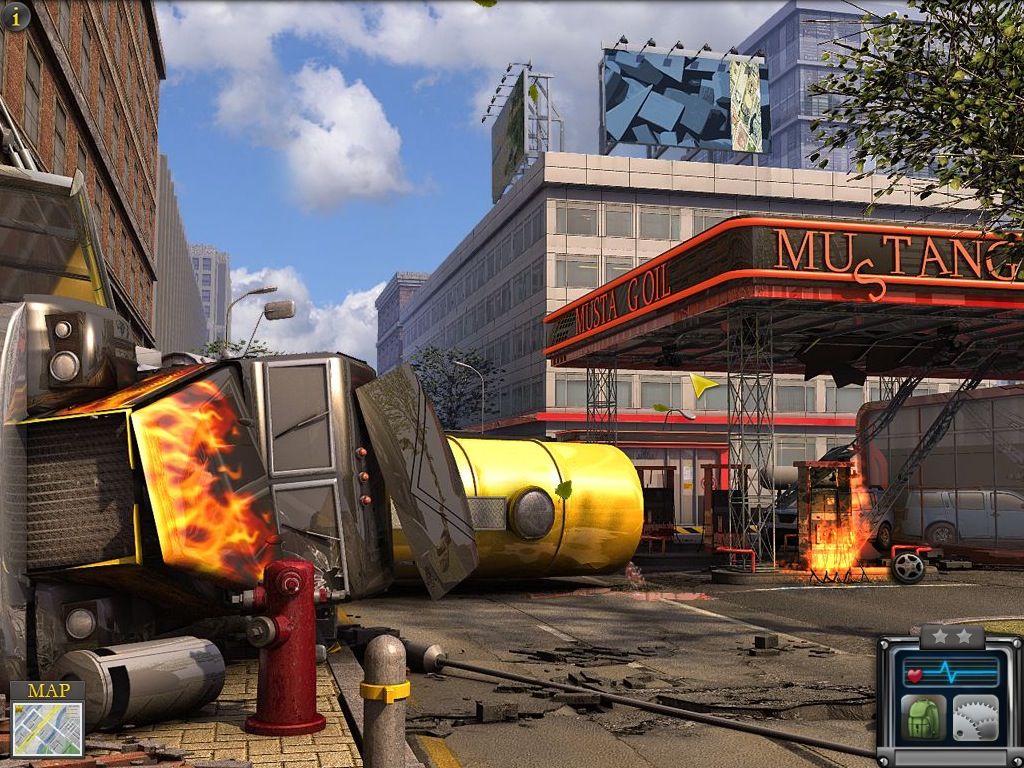
Task: Open the gears settings icon
Action: (975, 718)
